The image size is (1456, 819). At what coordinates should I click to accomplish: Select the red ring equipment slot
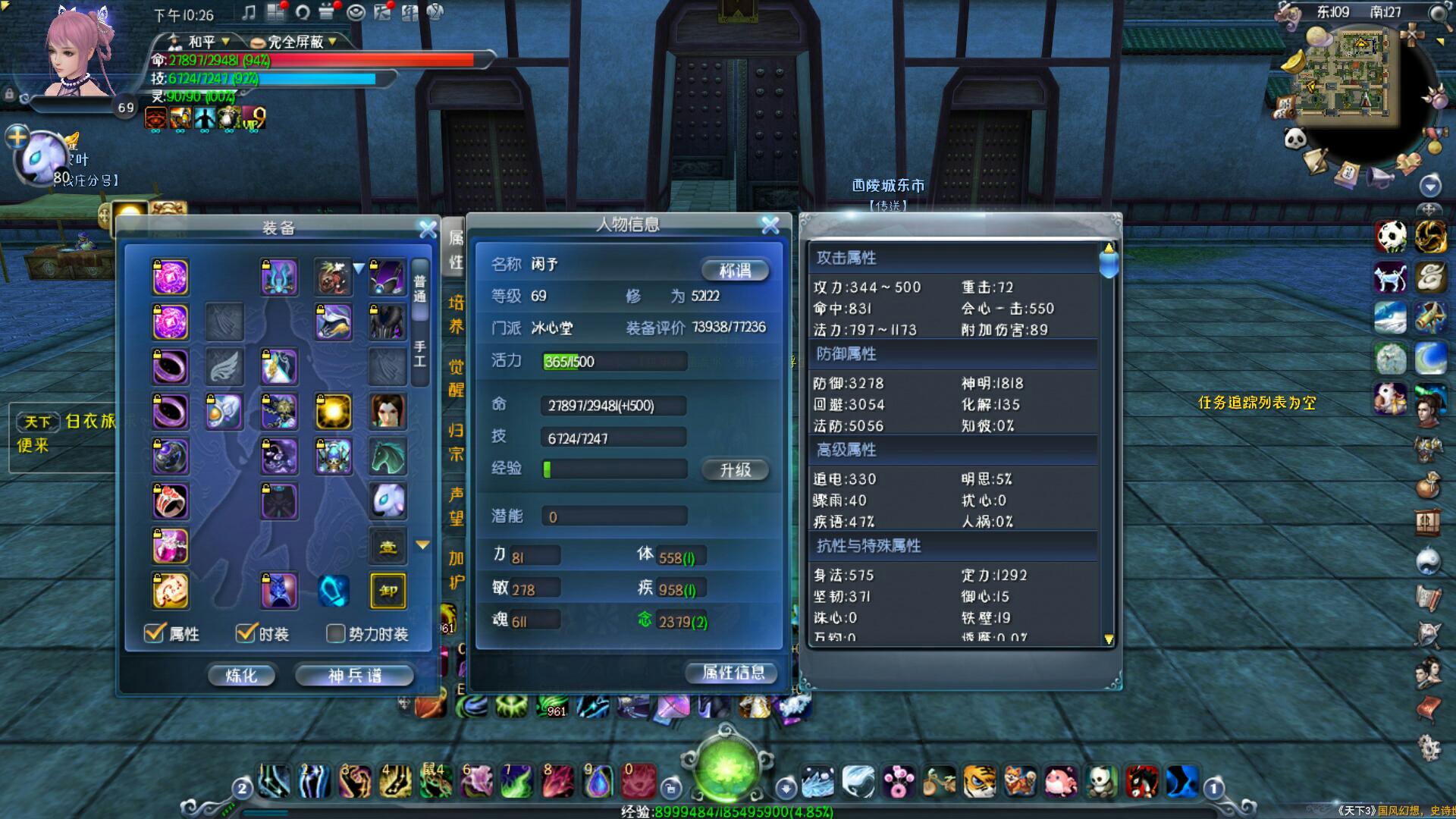(170, 501)
